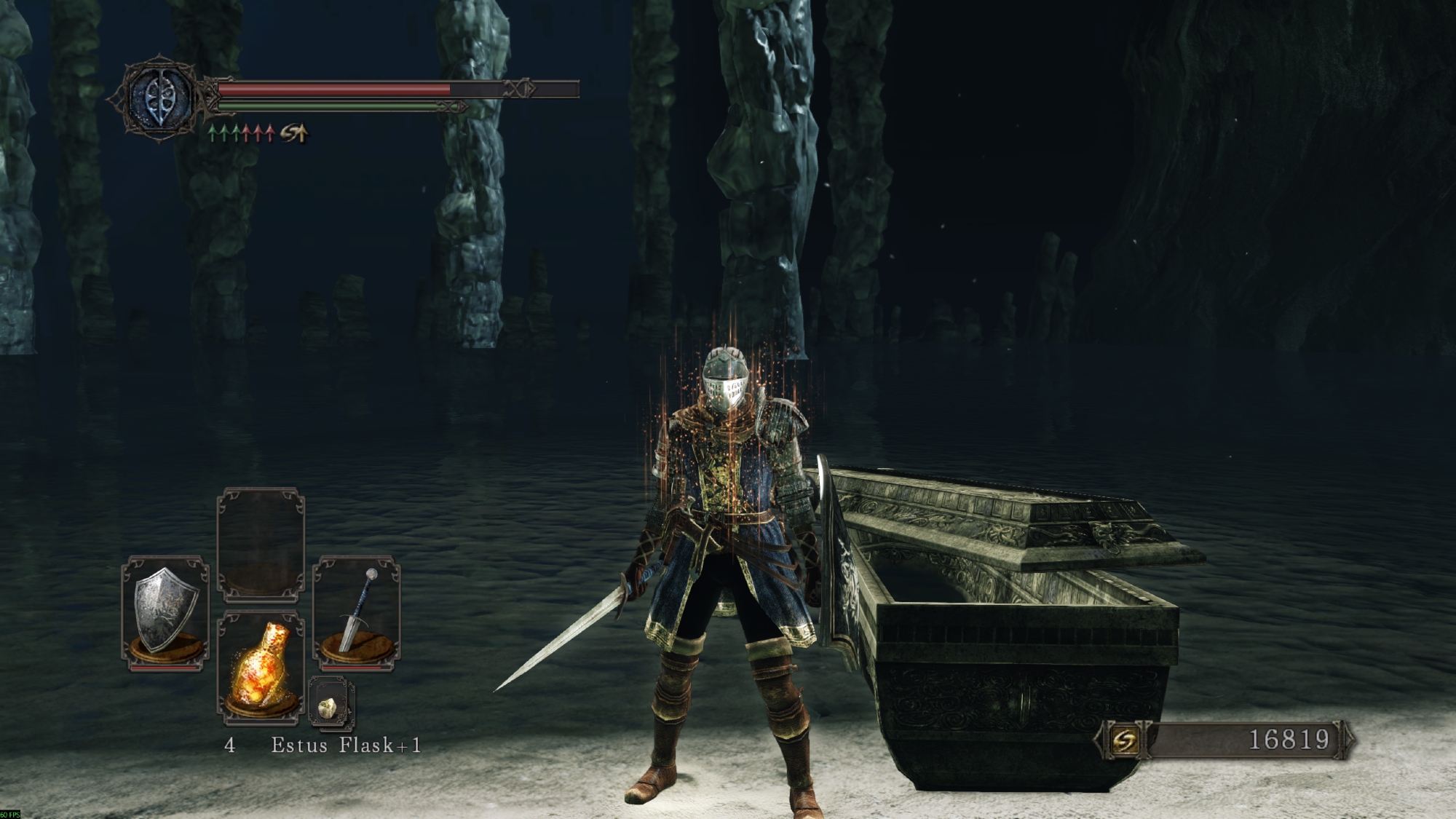Click the covenant emblem icon
The height and width of the screenshot is (819, 1456).
159,98
